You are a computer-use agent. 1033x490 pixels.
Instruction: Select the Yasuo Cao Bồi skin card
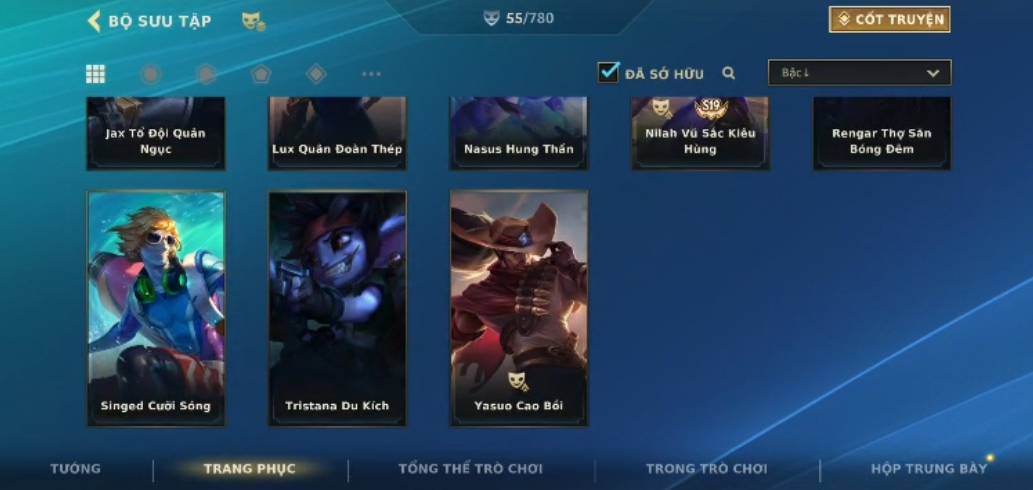click(x=518, y=308)
